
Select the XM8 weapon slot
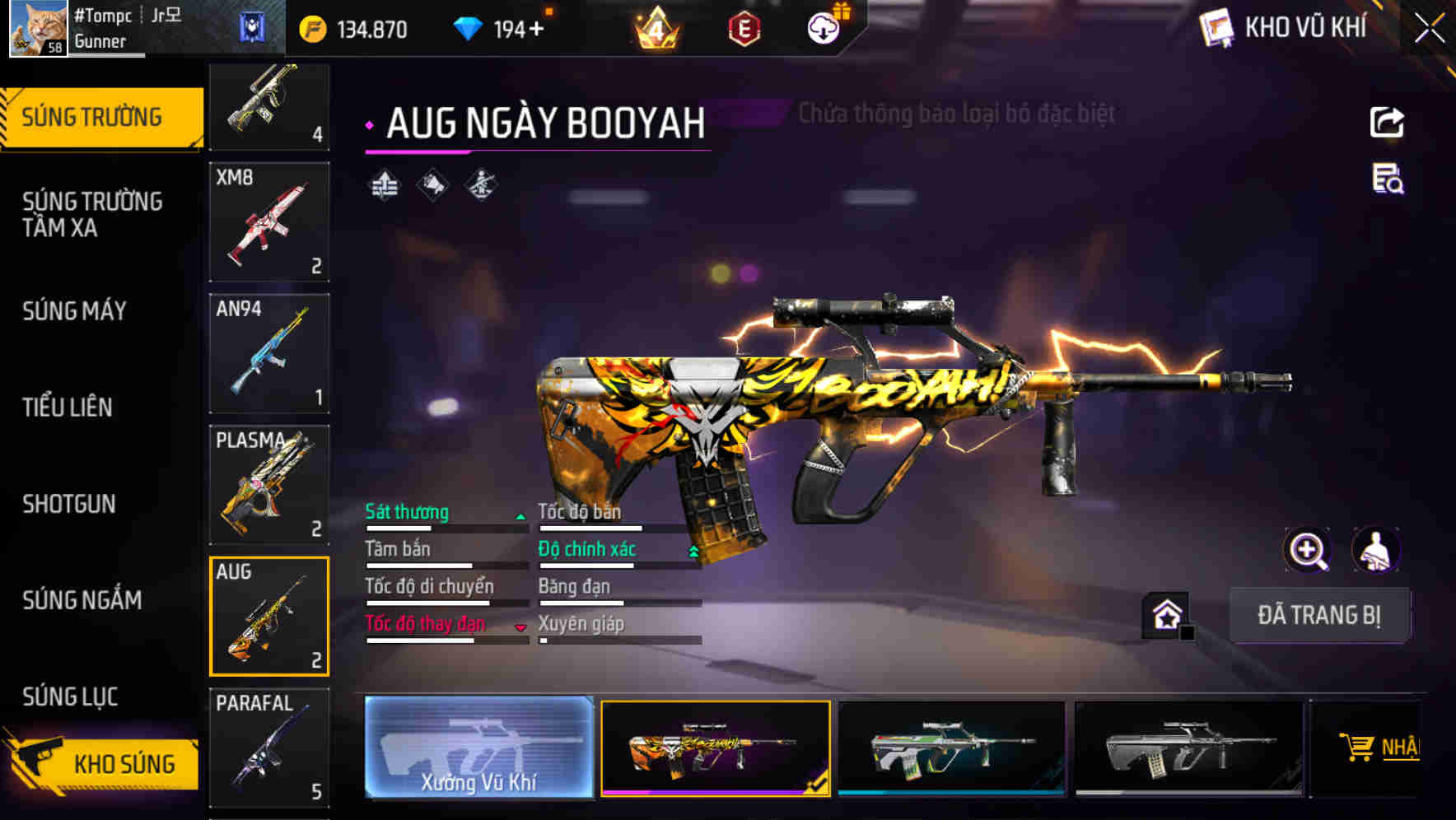click(269, 221)
